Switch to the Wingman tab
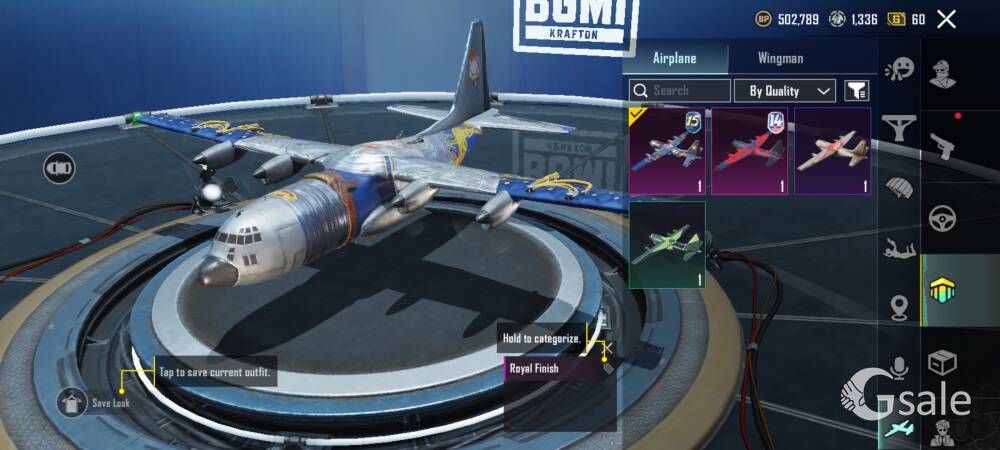Screen dimensions: 1000x450 pyautogui.click(x=780, y=58)
